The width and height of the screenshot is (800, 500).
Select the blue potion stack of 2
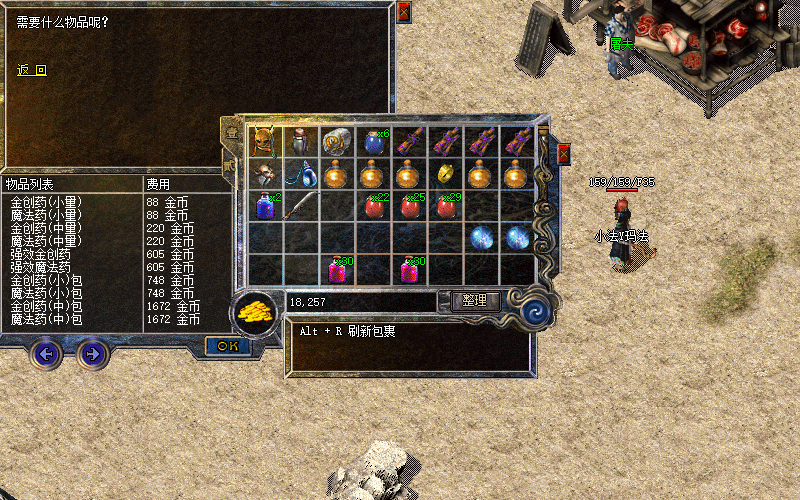(x=265, y=207)
